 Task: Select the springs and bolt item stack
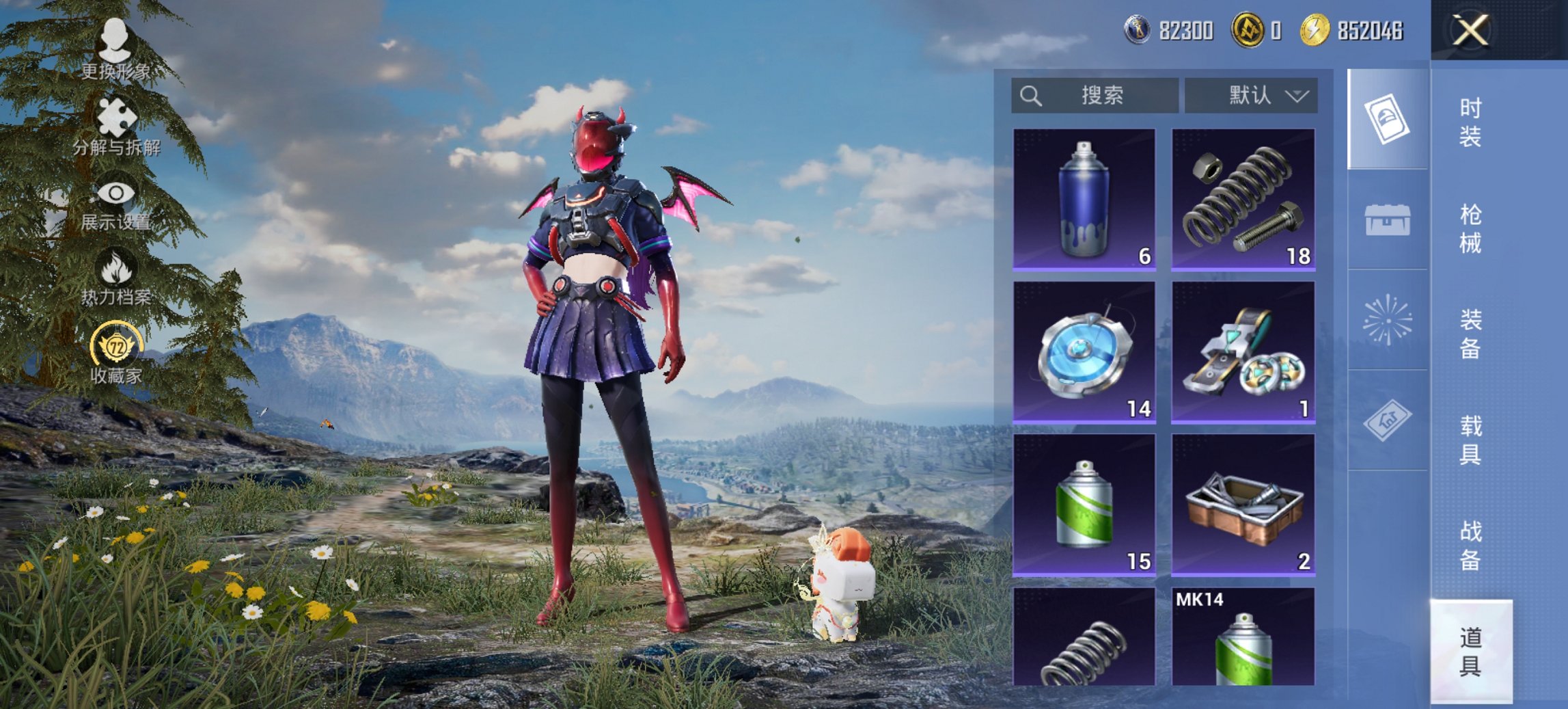pyautogui.click(x=1243, y=199)
